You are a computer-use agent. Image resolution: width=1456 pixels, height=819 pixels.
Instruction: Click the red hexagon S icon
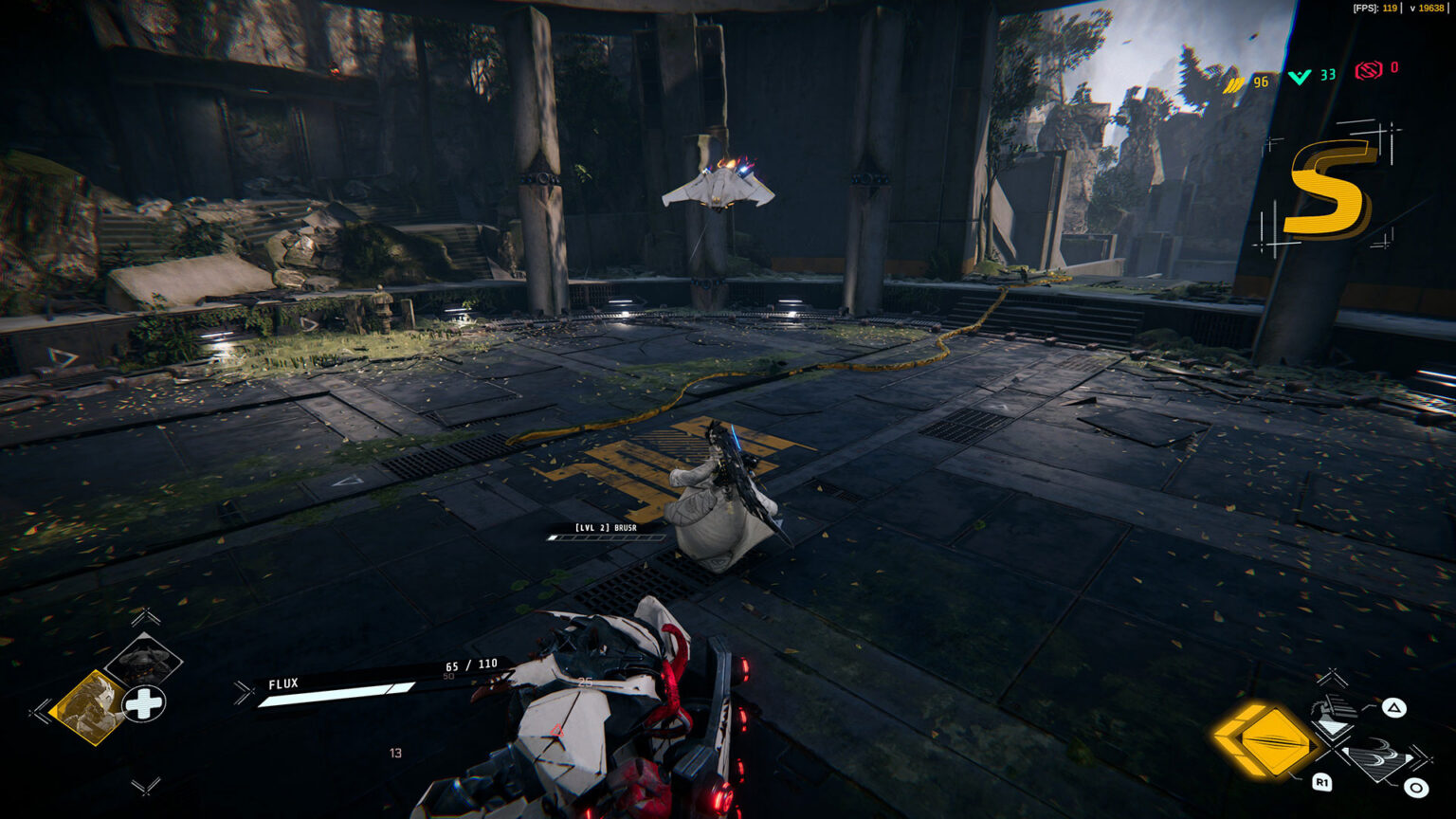pos(1368,70)
